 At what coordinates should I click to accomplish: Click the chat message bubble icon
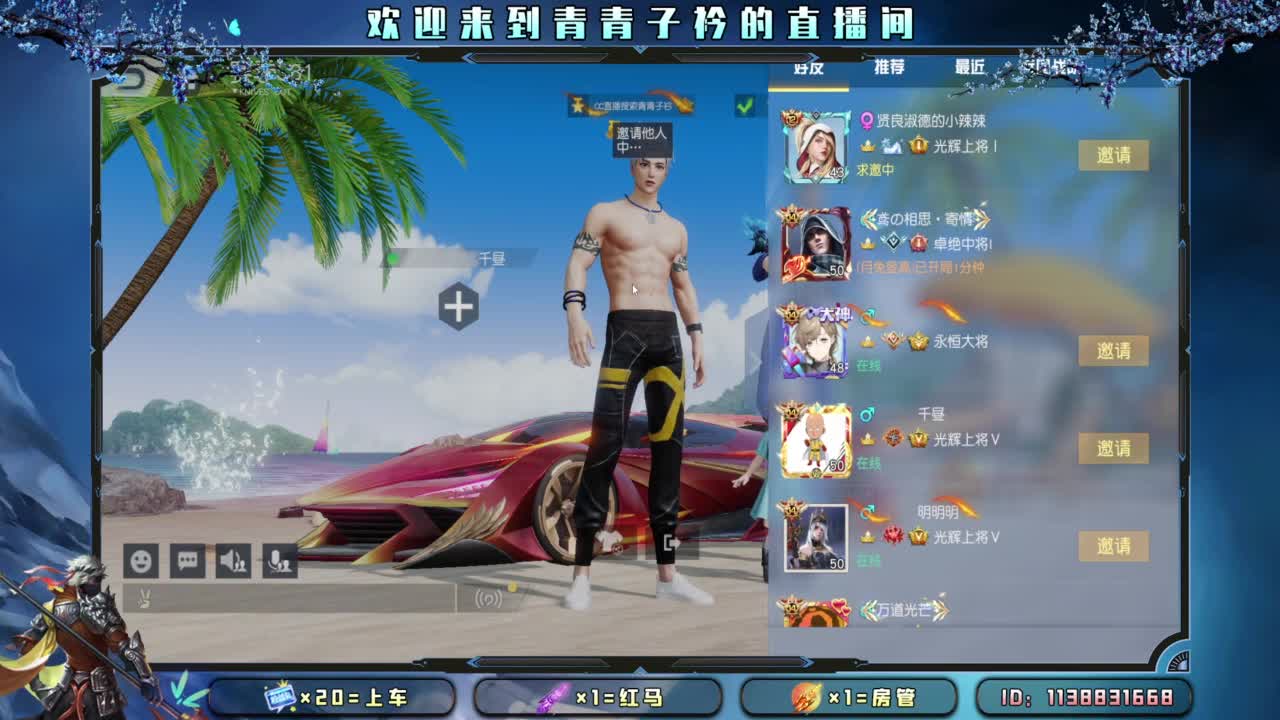pos(187,560)
